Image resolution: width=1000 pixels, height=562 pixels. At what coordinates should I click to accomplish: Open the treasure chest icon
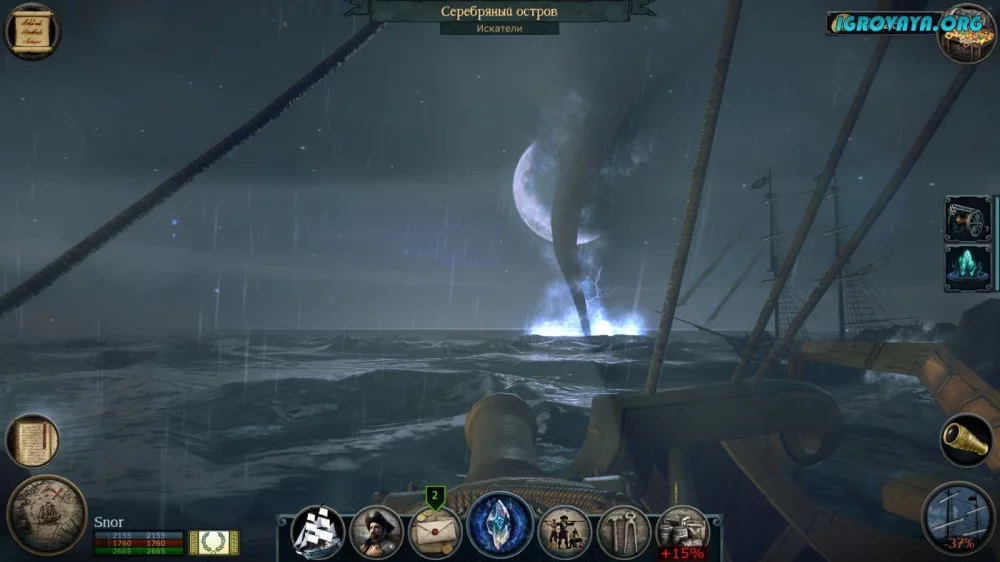point(966,32)
